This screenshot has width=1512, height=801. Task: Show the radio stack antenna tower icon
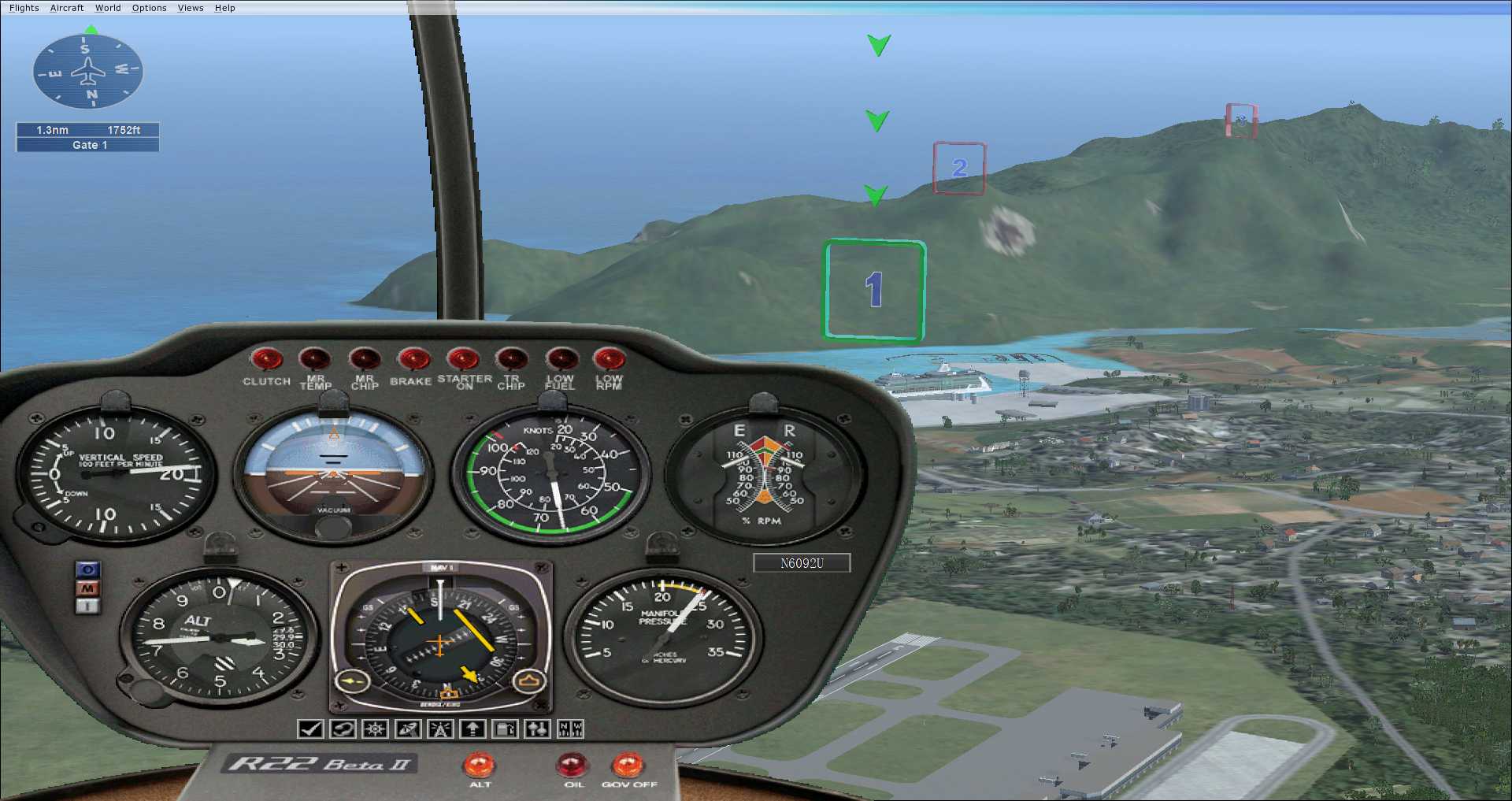(440, 729)
